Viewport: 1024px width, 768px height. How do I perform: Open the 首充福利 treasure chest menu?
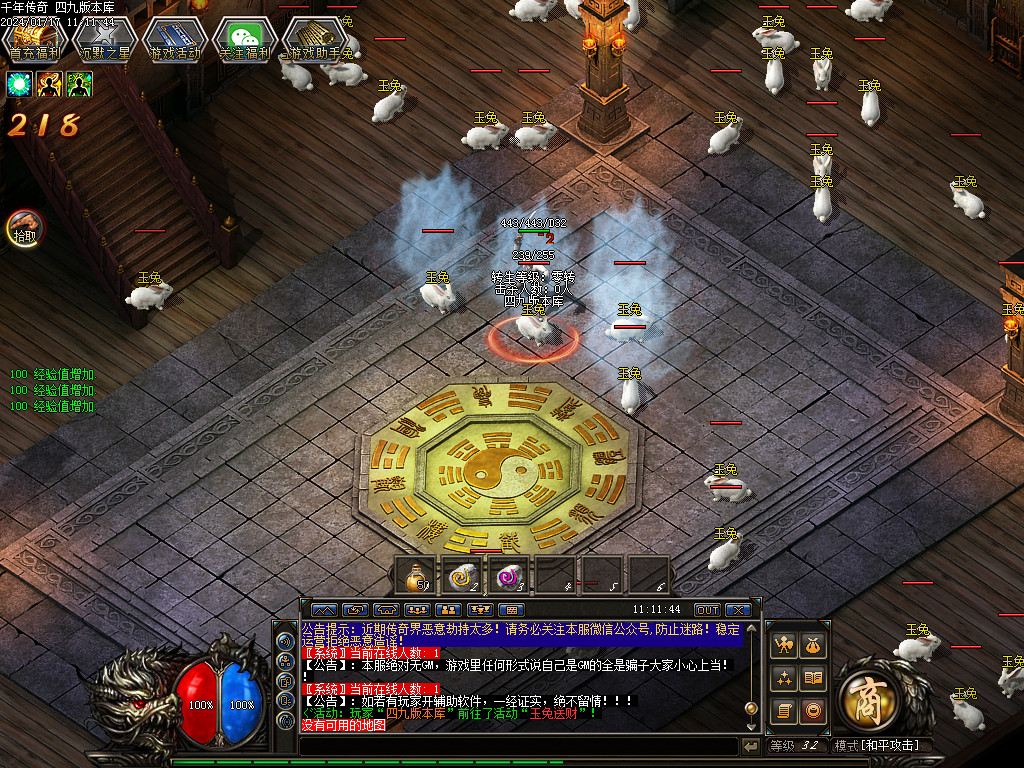(34, 41)
